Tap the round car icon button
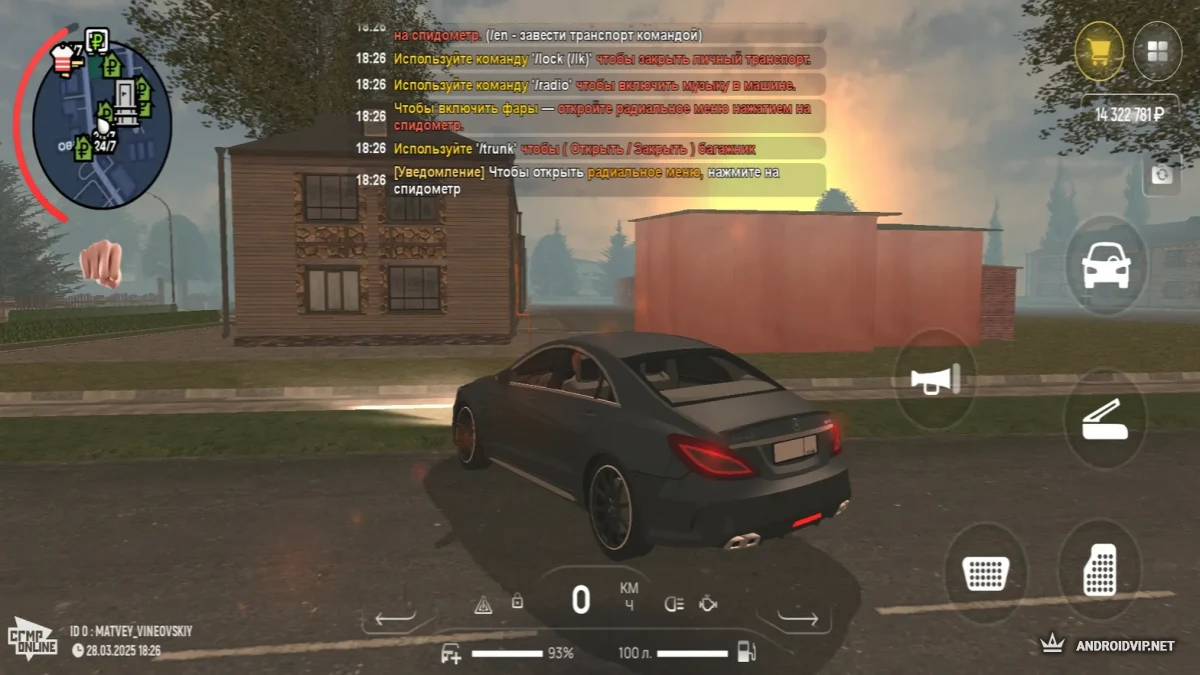 pyautogui.click(x=1106, y=266)
